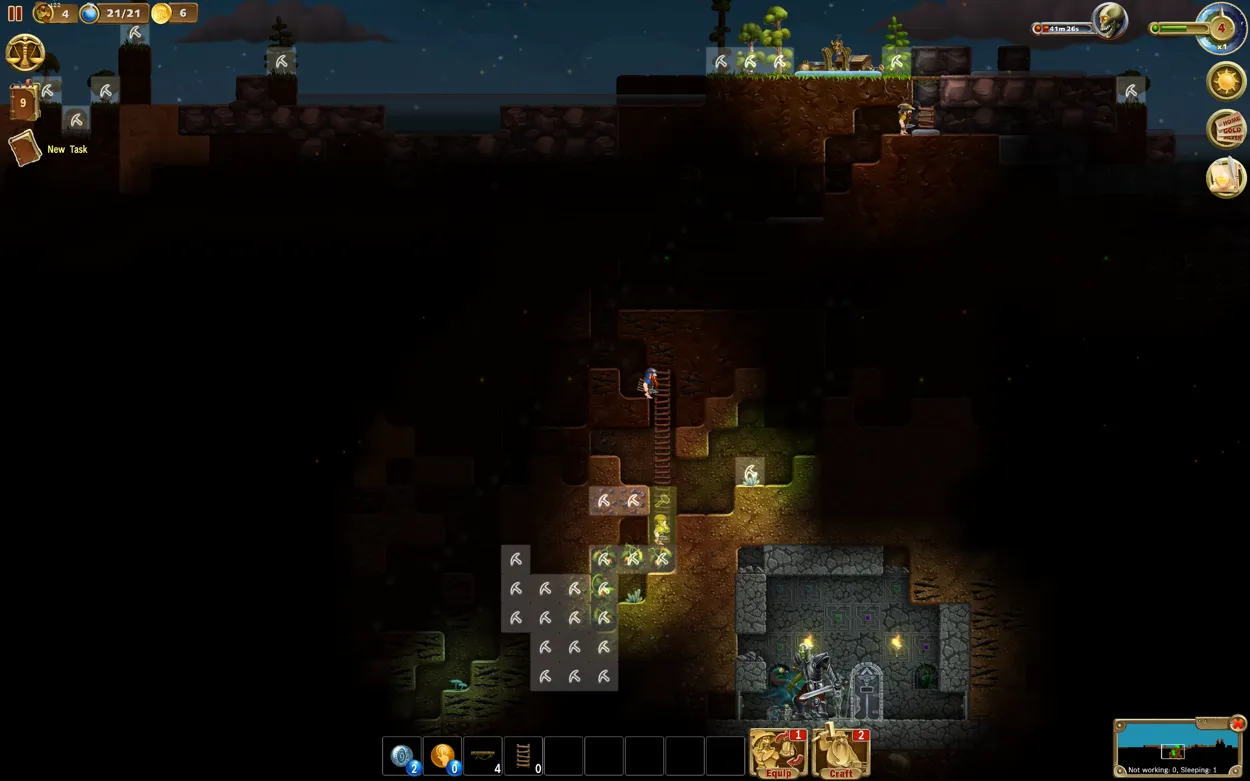Click the skull monster wave icon
The height and width of the screenshot is (781, 1250).
1108,20
